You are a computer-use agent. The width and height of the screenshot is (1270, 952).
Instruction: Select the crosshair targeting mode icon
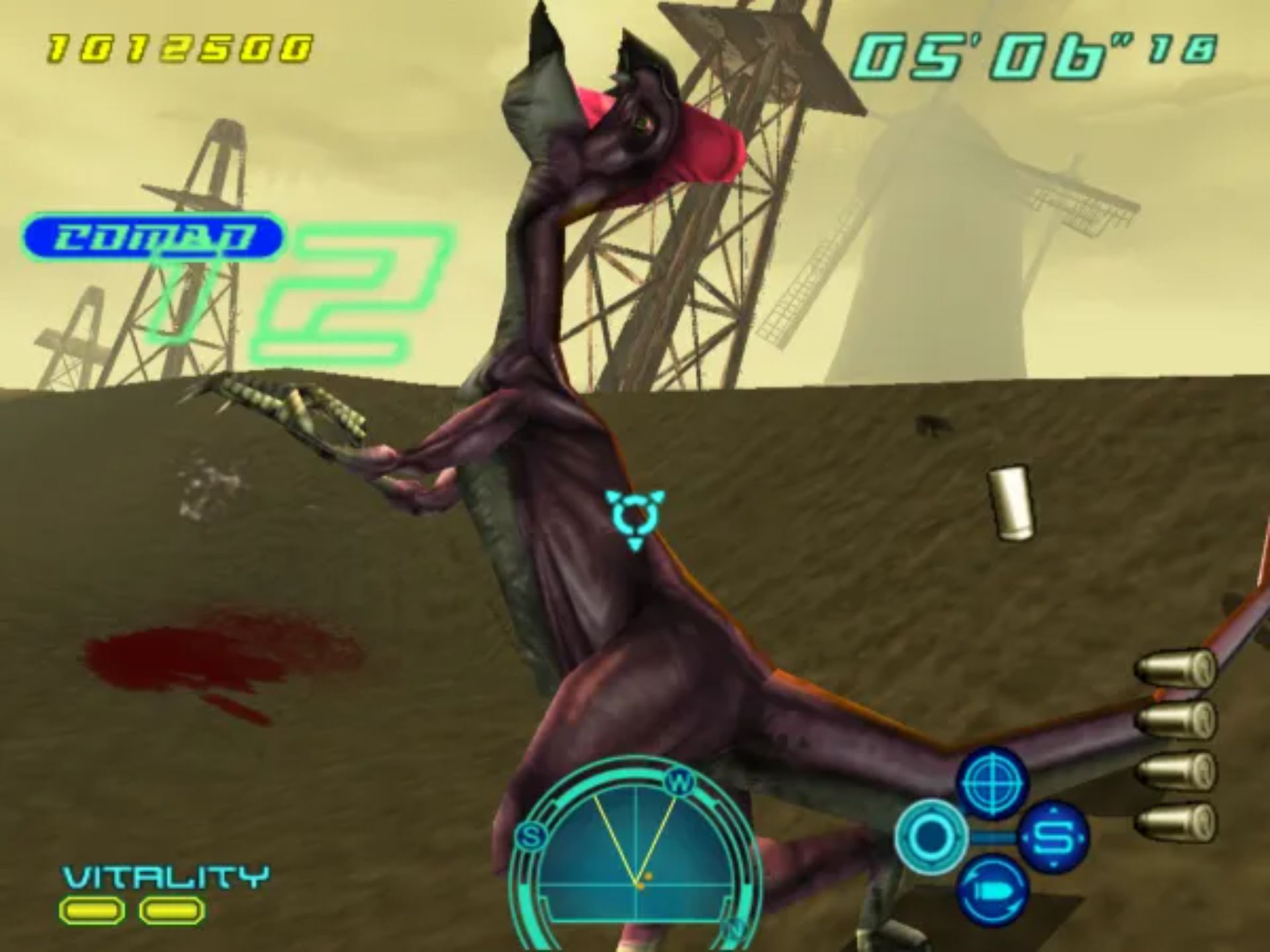pyautogui.click(x=992, y=783)
